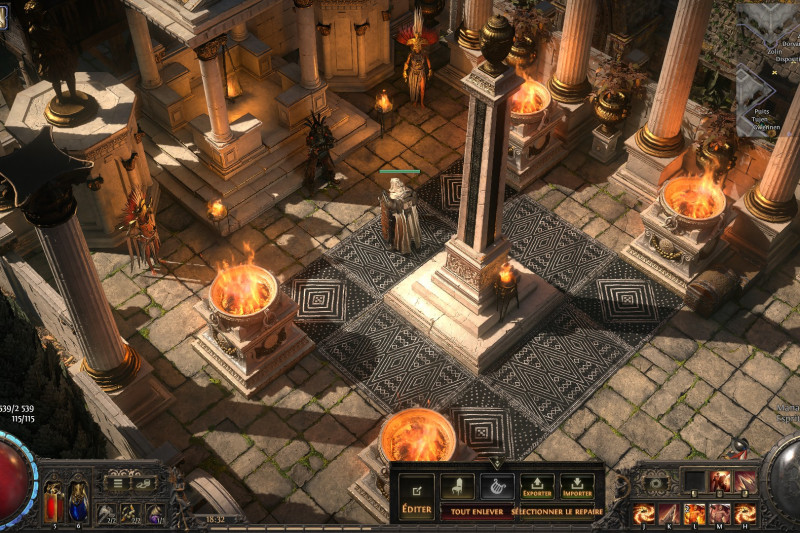This screenshot has width=800, height=533.
Task: Click Importer to import a hideout
Action: [577, 487]
